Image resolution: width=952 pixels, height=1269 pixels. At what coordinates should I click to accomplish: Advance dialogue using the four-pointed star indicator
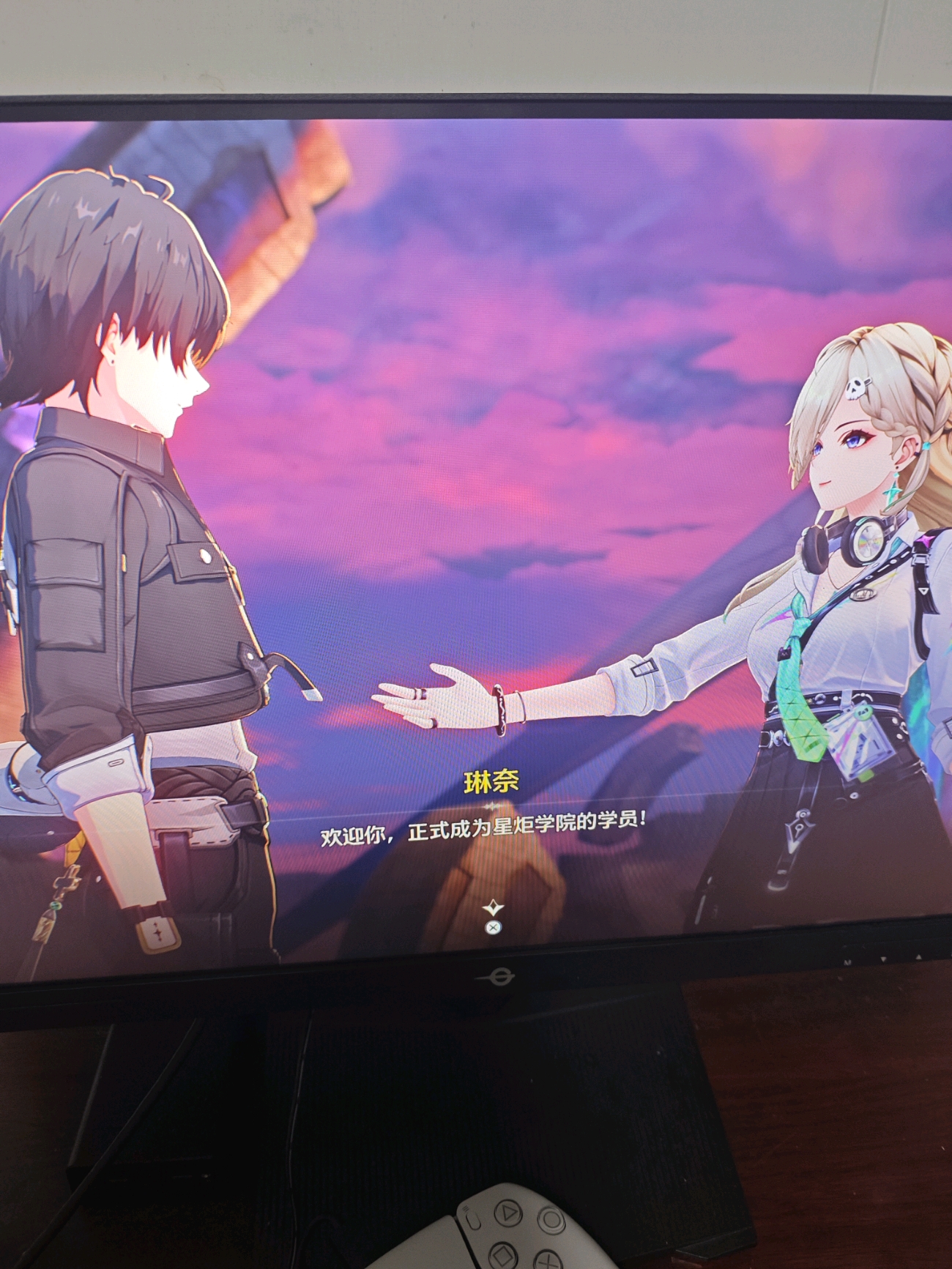click(493, 909)
